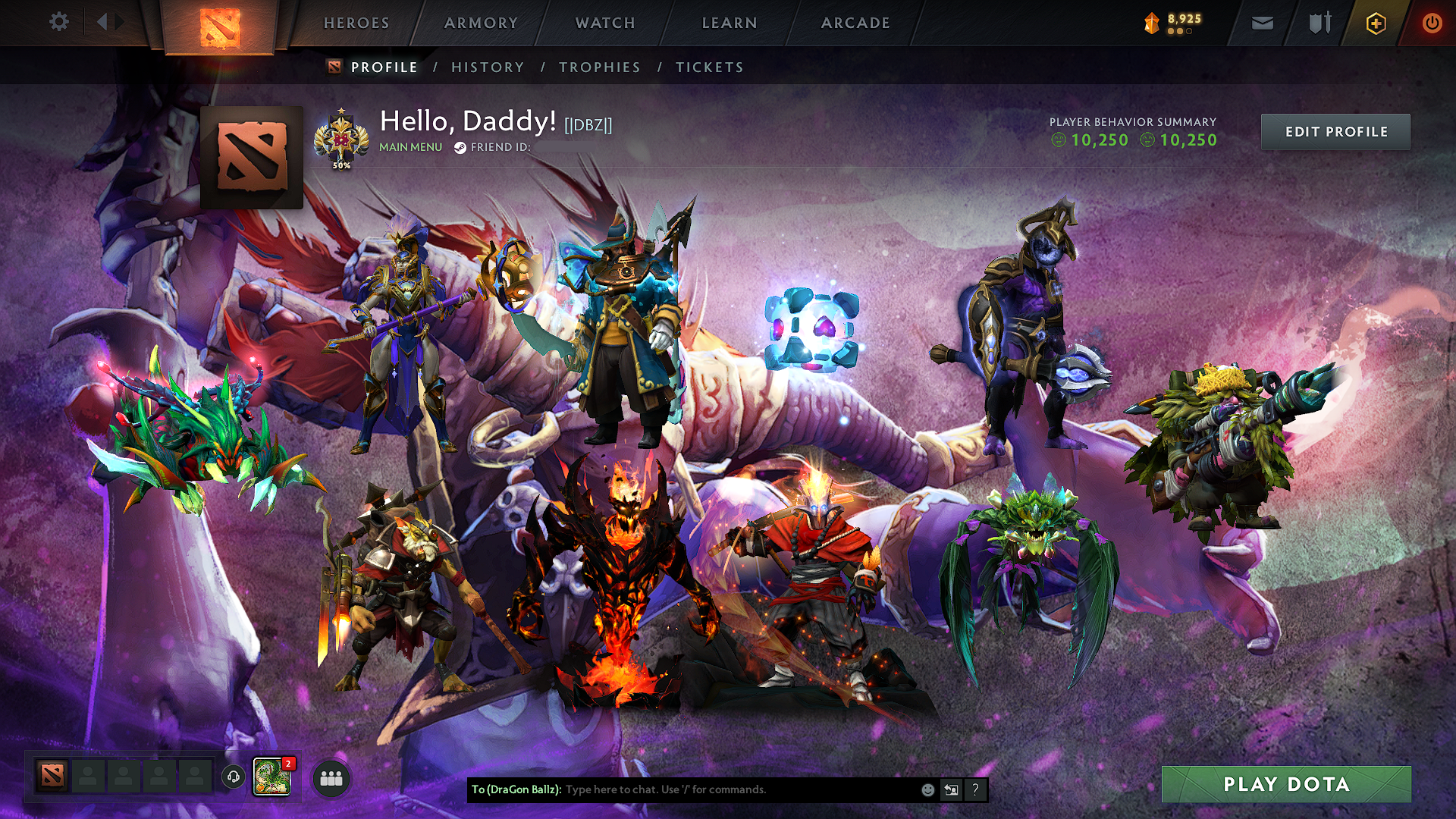Open the settings gear icon
Viewport: 1456px width, 819px height.
[x=58, y=23]
